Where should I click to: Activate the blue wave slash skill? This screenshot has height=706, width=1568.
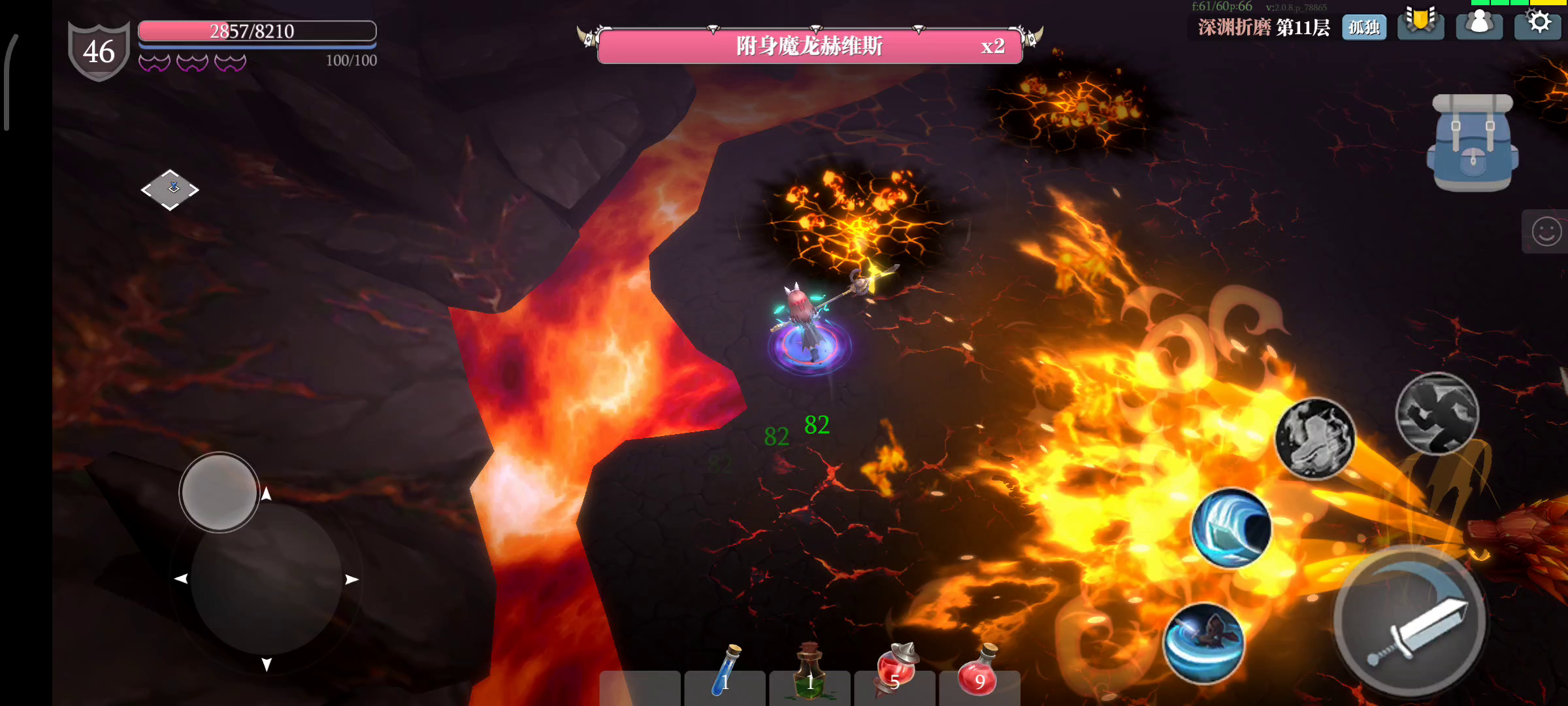click(1231, 528)
